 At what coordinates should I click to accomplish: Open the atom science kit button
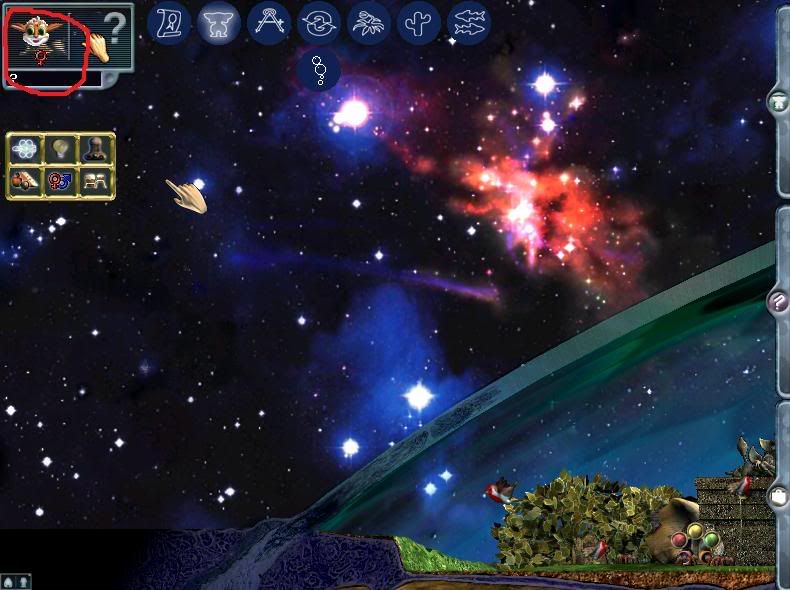point(26,149)
